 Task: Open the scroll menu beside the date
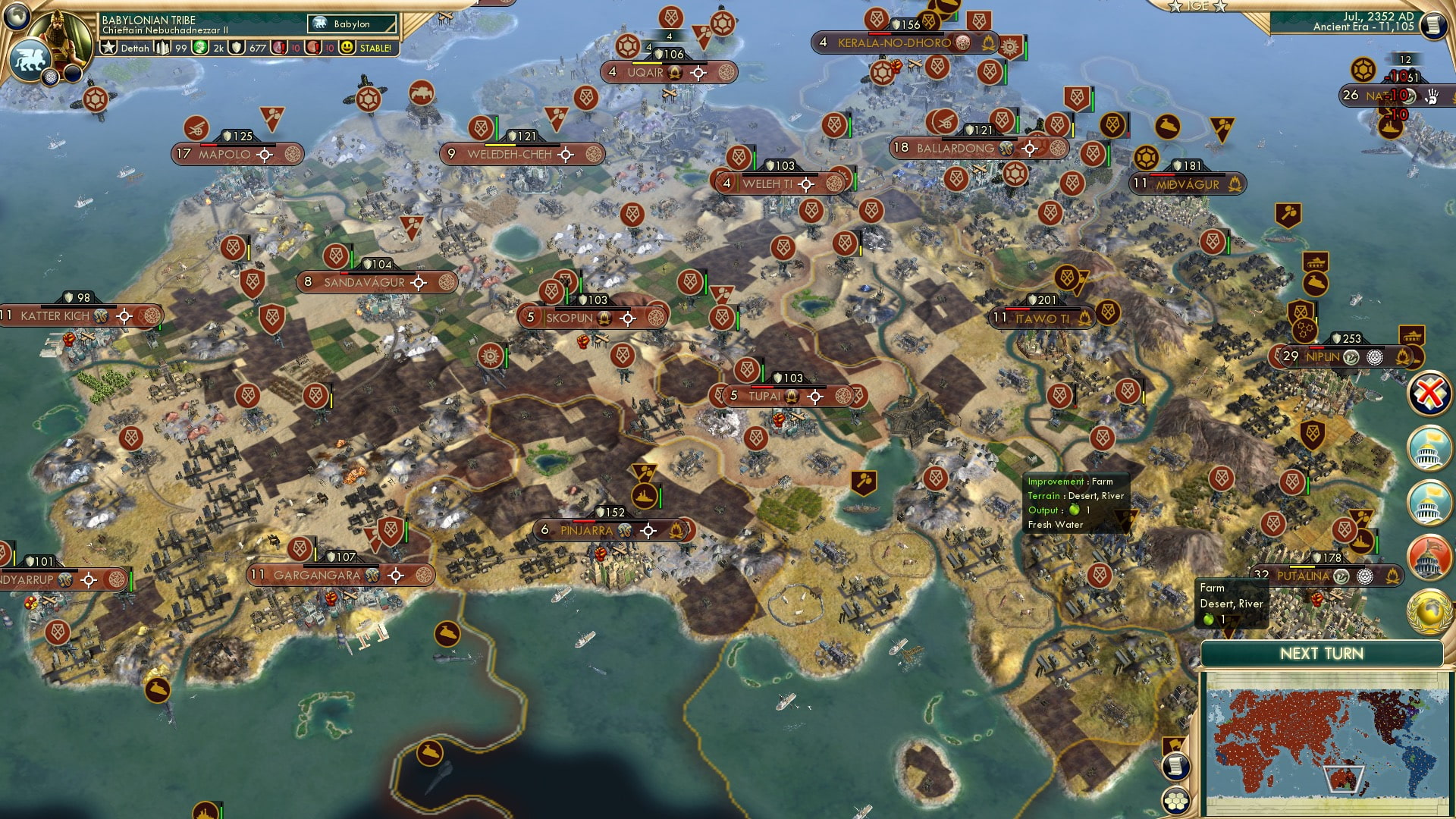point(1432,26)
